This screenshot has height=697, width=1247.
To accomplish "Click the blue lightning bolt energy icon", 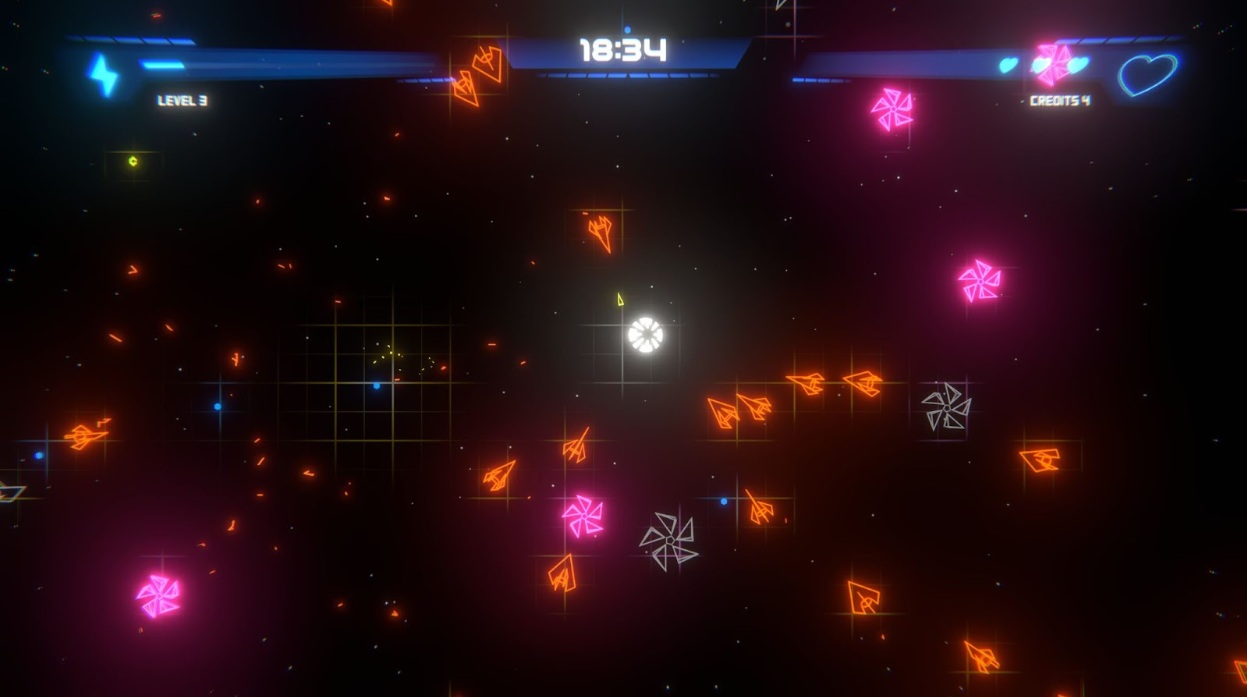I will (103, 75).
